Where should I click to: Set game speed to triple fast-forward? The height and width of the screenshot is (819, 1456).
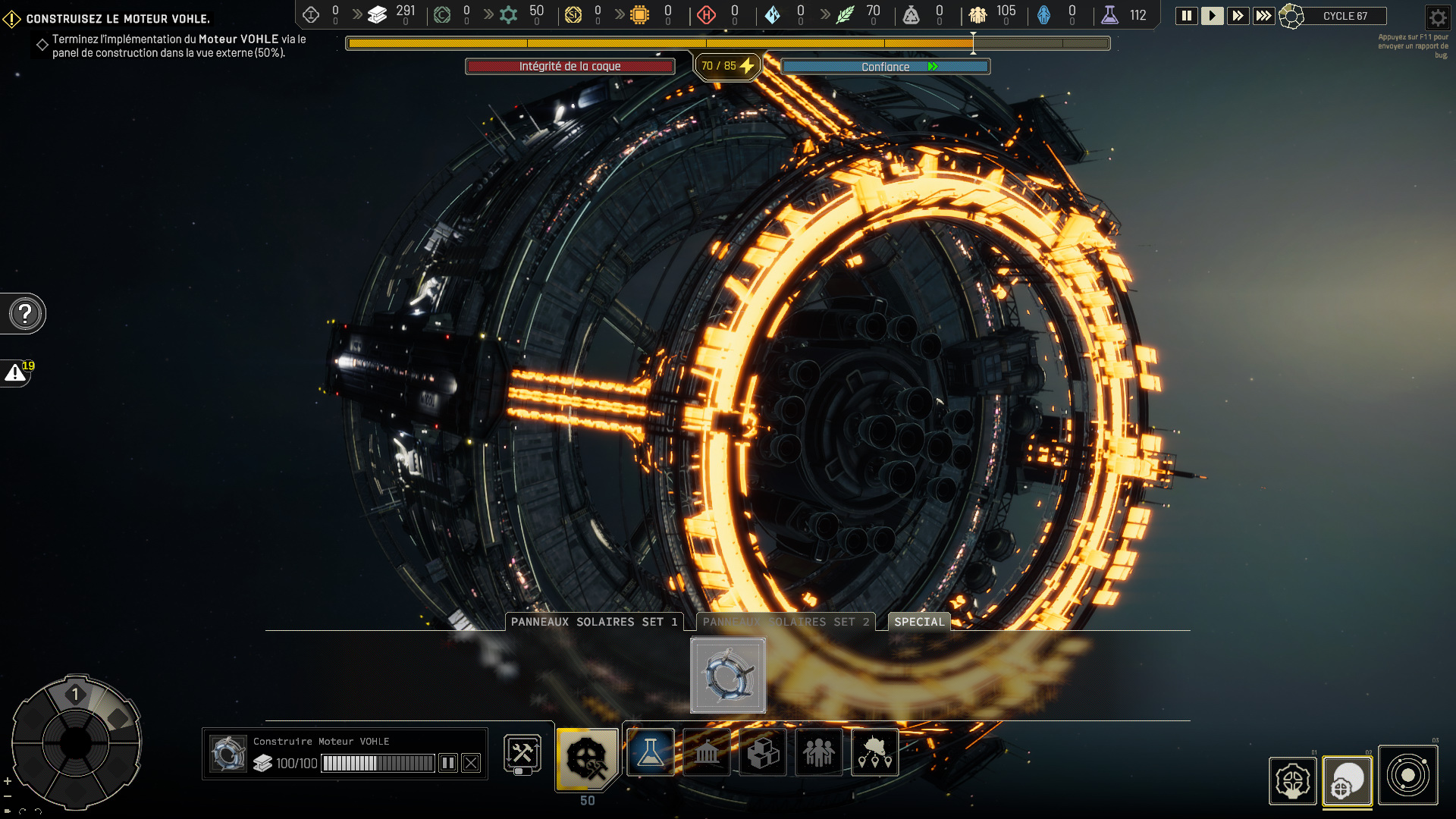(1263, 15)
